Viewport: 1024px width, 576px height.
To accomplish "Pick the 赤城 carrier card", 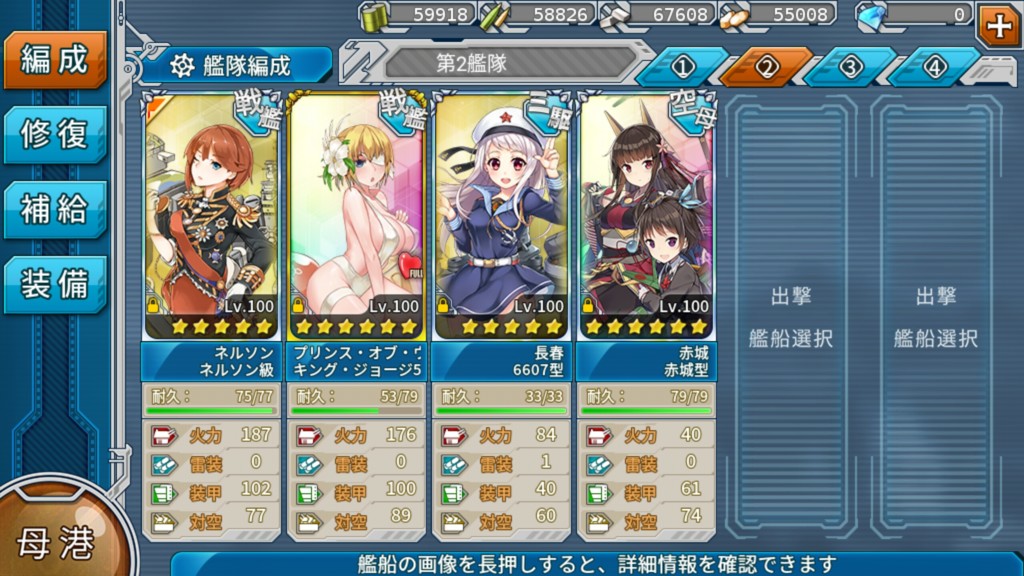I will tap(647, 215).
